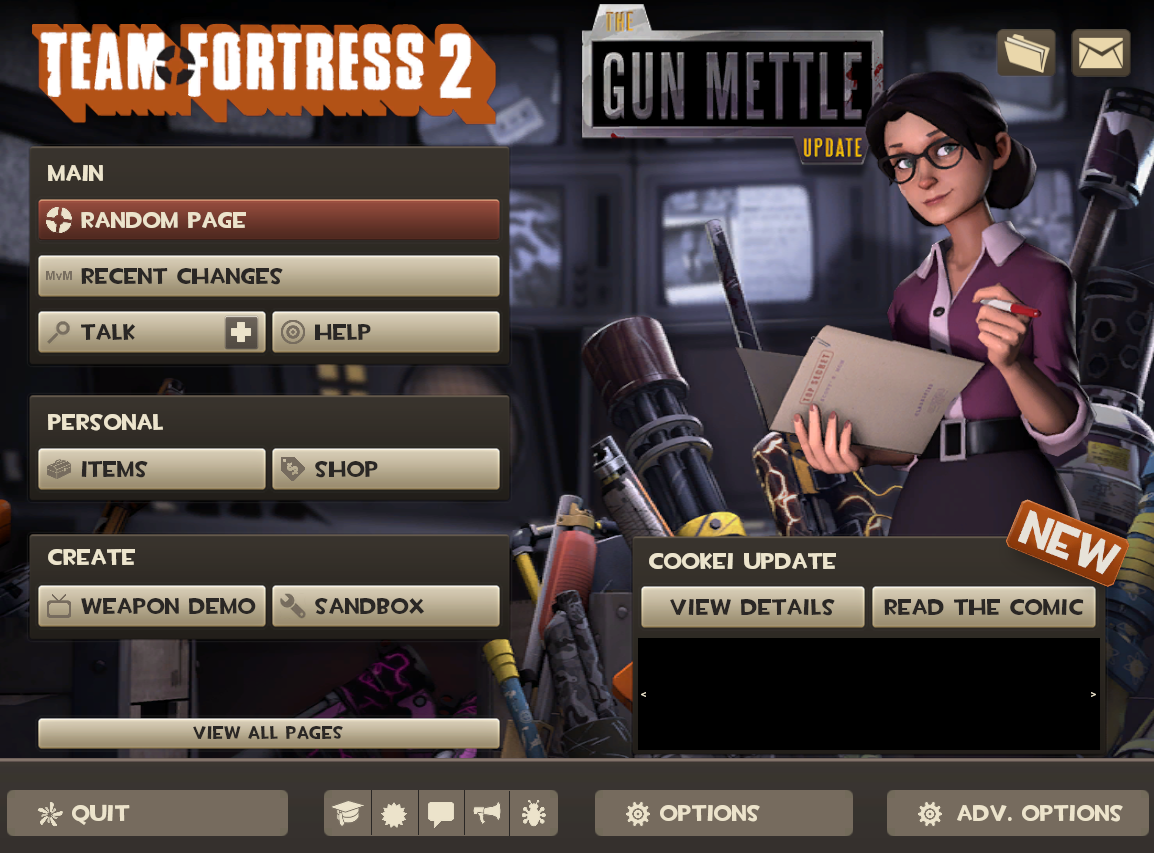Open the folder icon at top right
Screen dimensions: 1154x853
coord(1025,53)
